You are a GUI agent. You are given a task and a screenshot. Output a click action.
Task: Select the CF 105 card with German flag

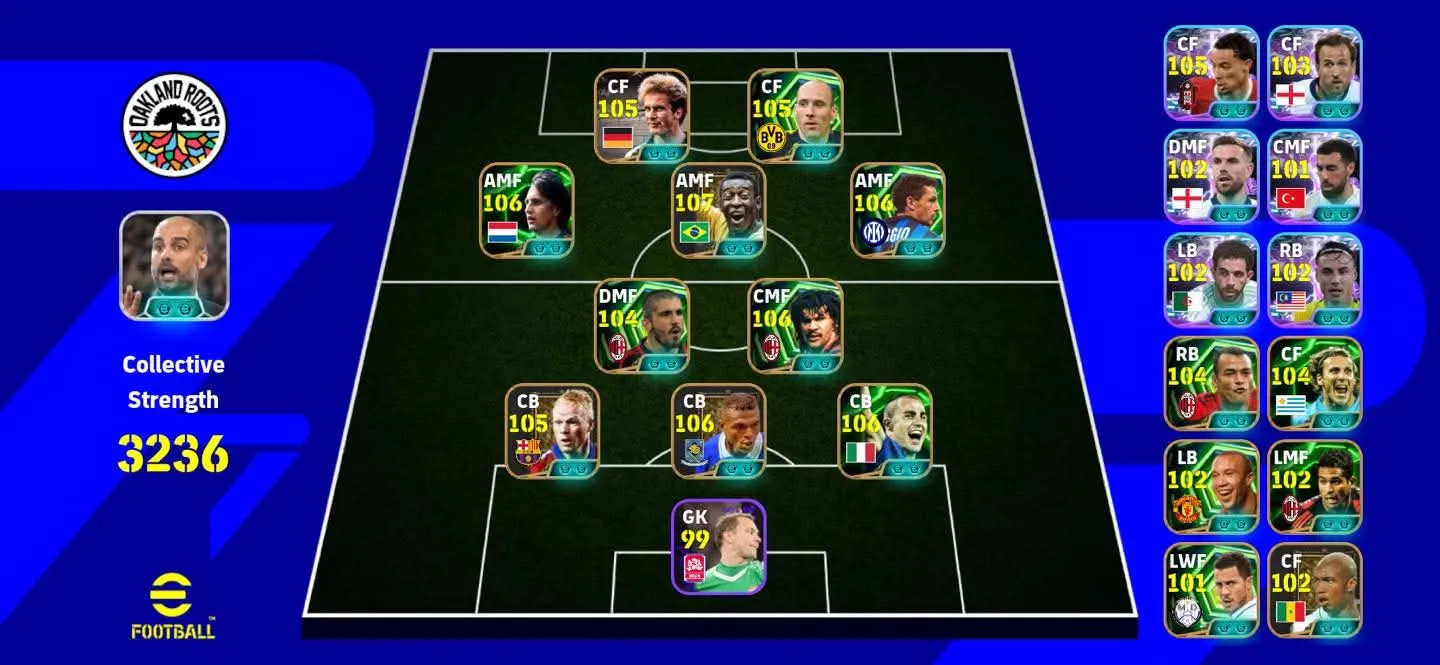pos(642,116)
